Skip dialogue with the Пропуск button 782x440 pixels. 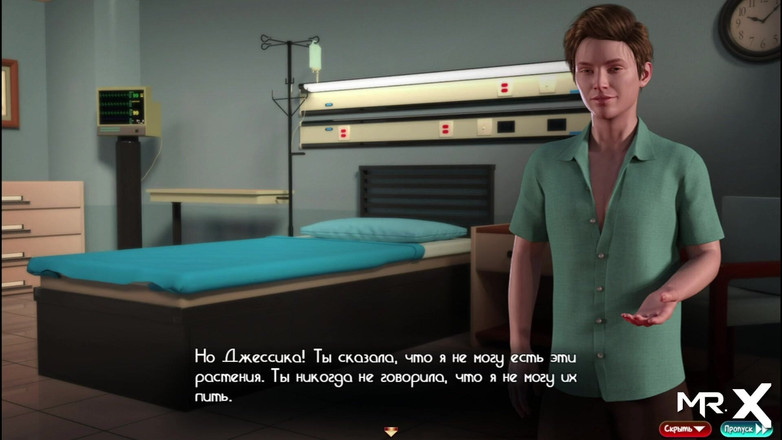point(746,428)
